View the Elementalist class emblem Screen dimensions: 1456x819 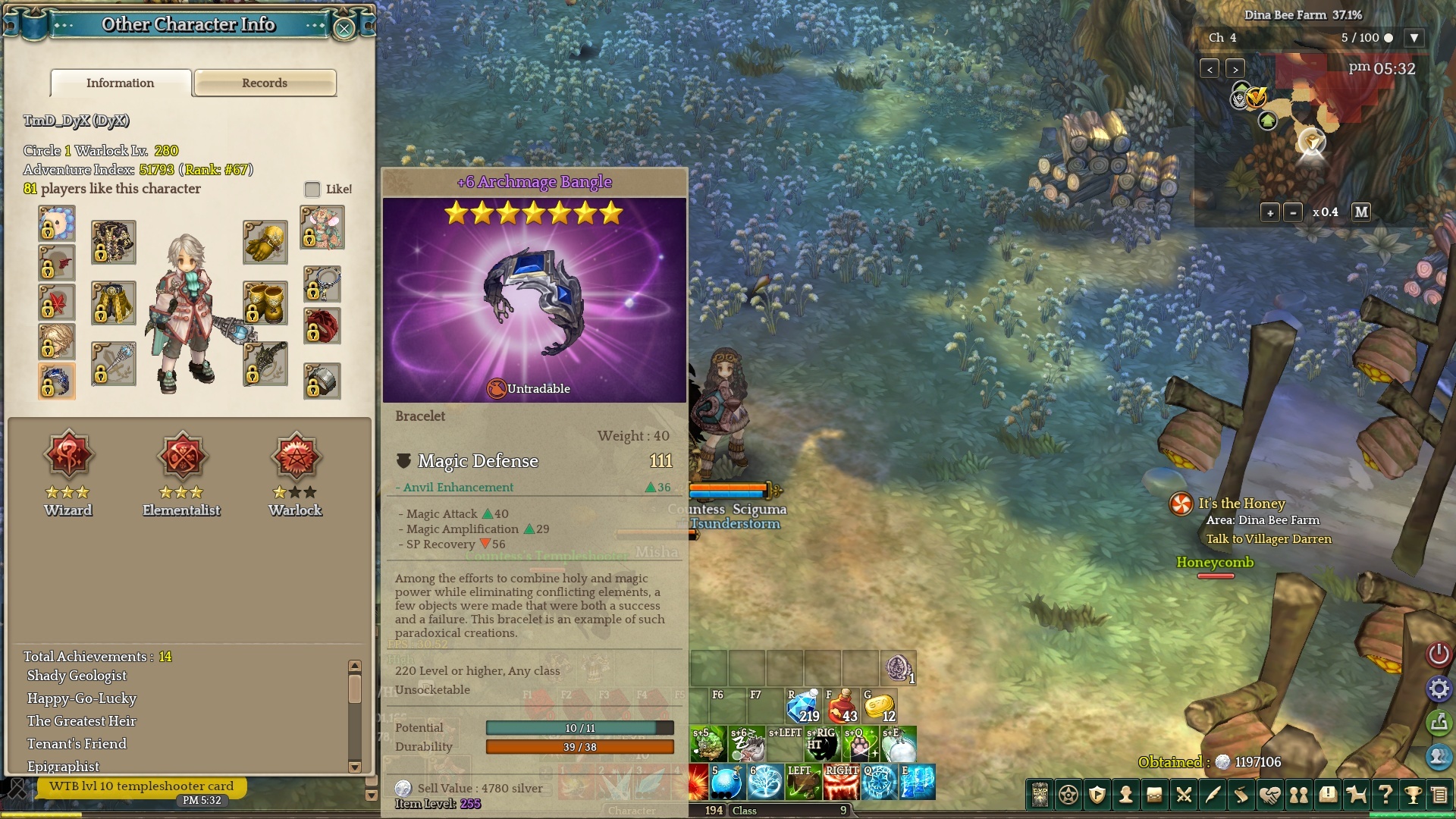[x=182, y=457]
